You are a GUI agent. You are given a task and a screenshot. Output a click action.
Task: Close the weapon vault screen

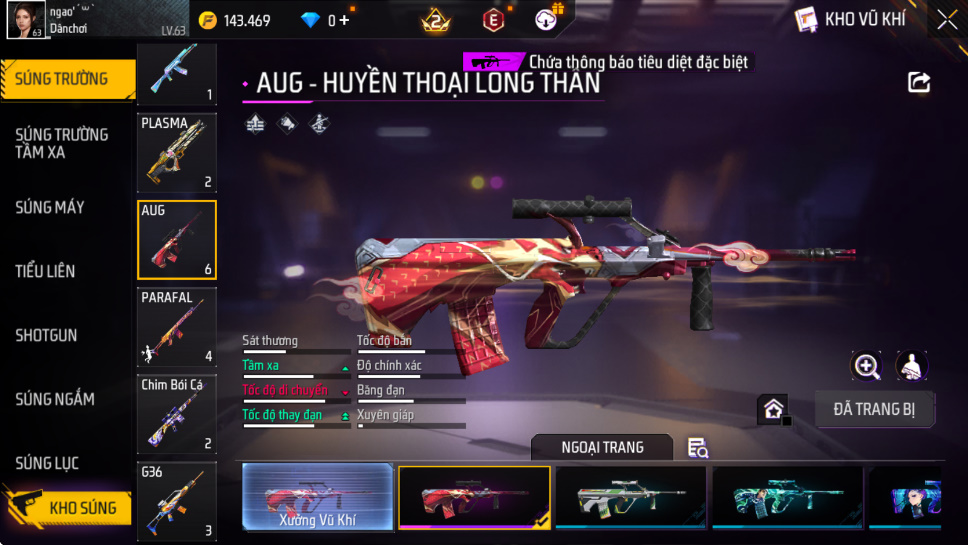[946, 20]
